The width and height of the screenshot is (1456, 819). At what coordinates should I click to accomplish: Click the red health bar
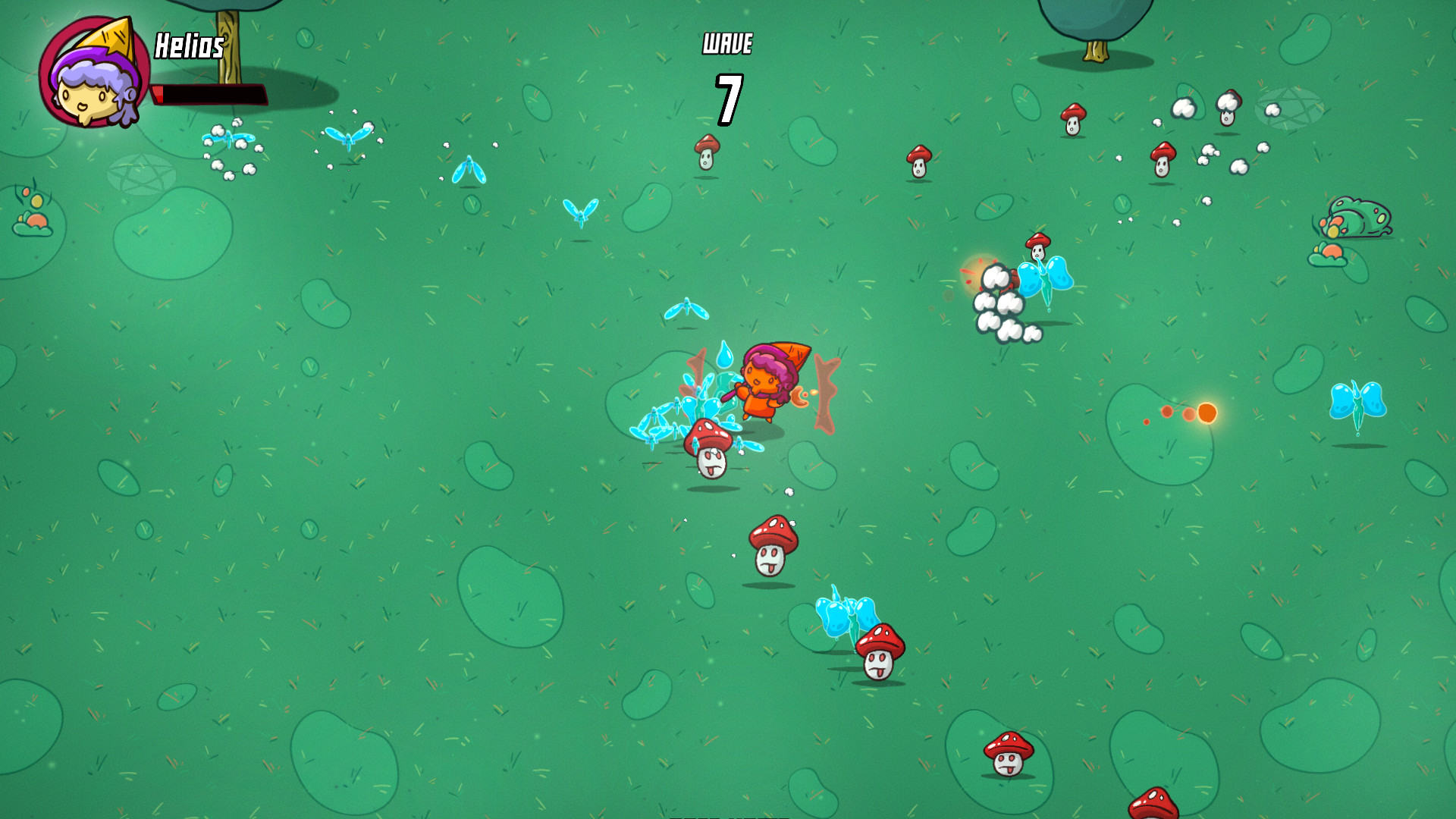[x=212, y=94]
